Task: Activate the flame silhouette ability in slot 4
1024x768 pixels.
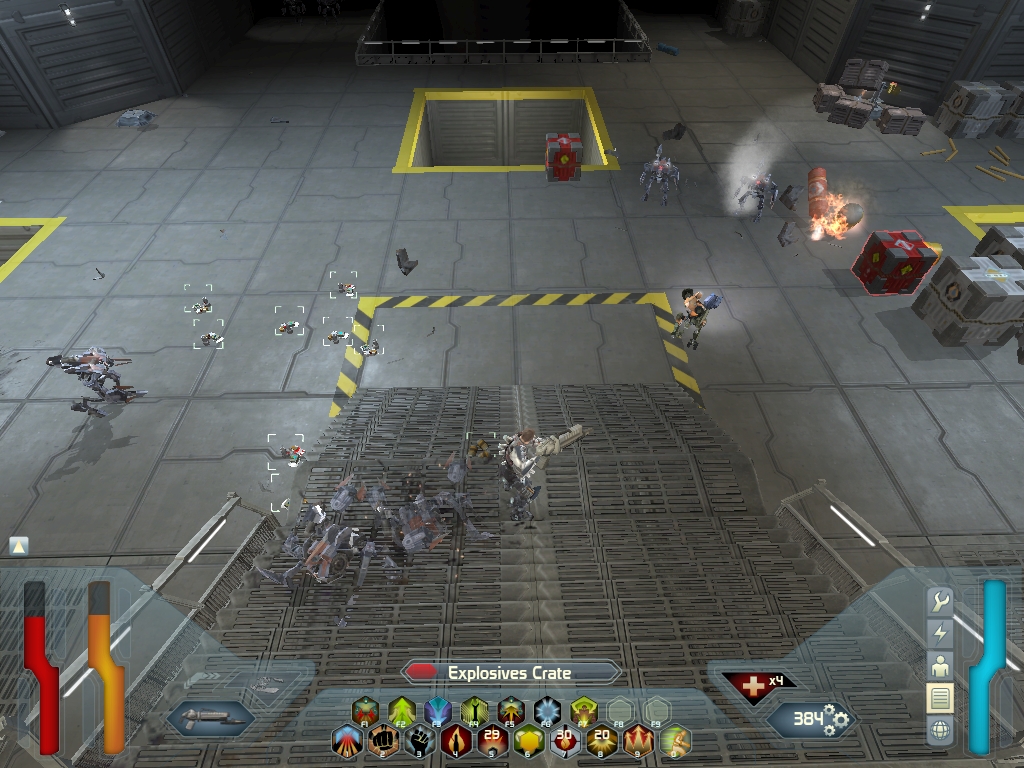Action: (457, 742)
